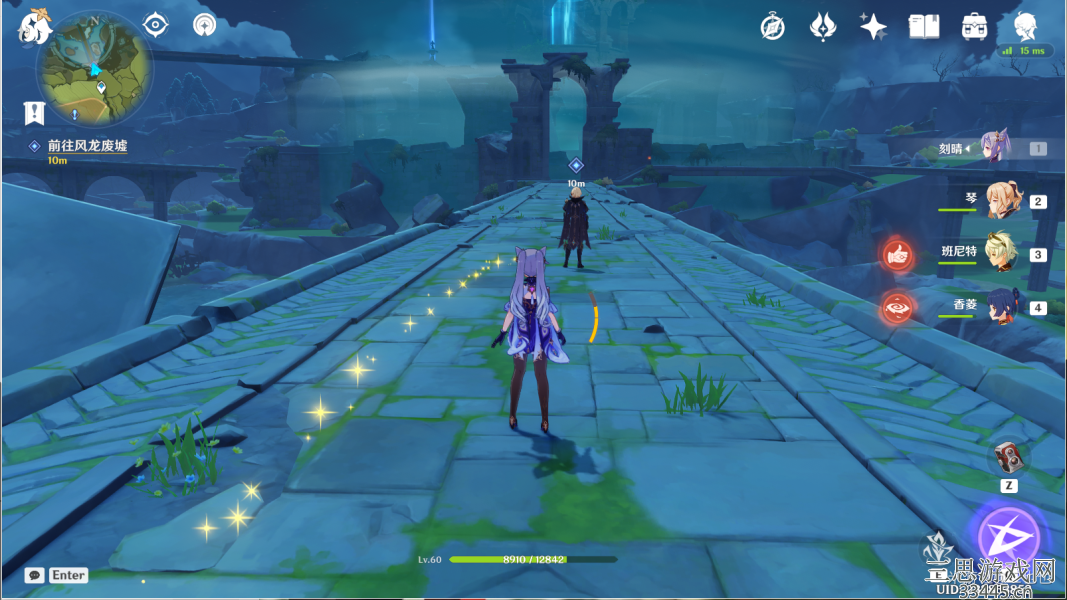Screen dimensions: 1067x600
Task: Switch to party member 琴
Action: pos(1000,201)
